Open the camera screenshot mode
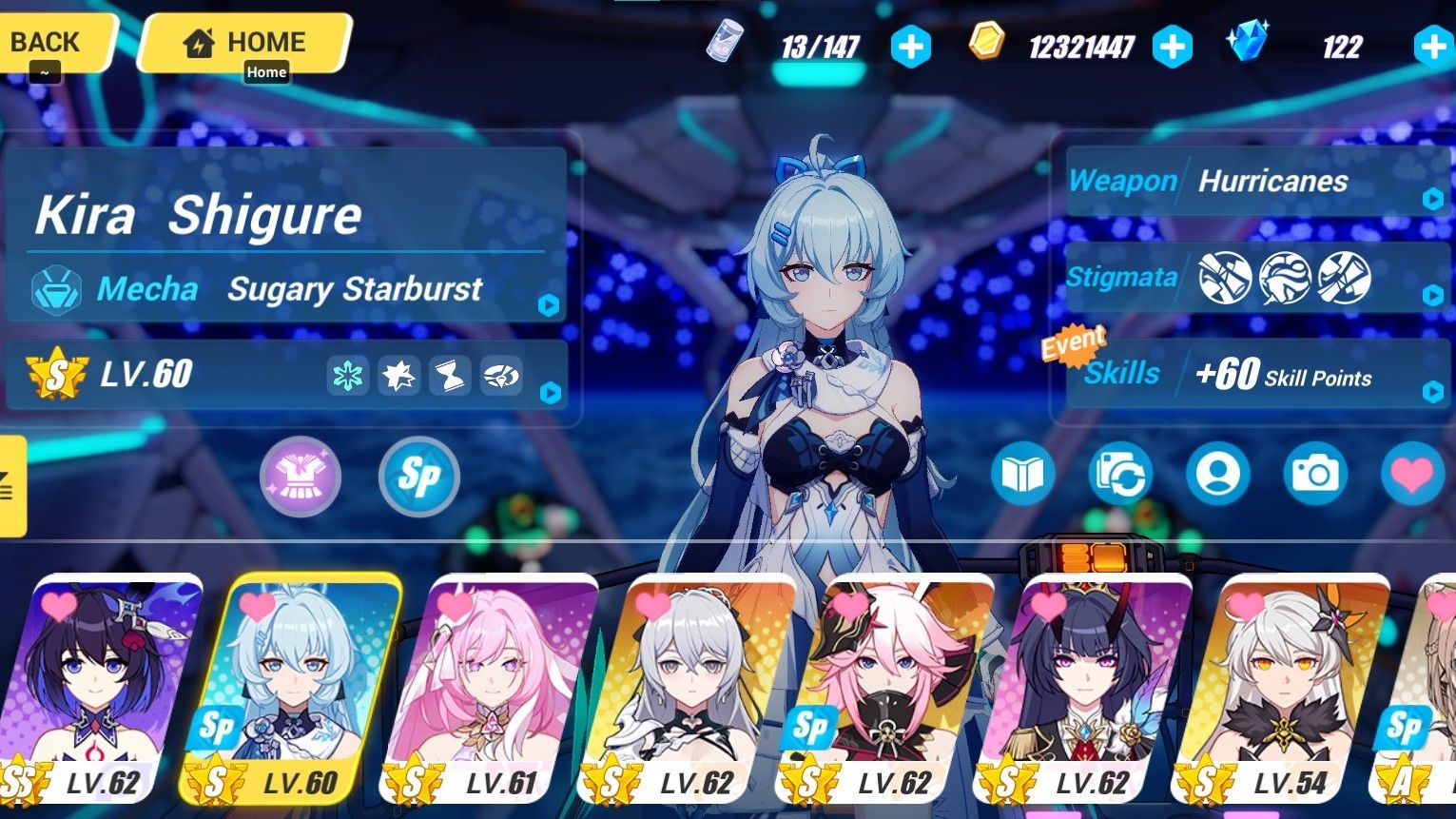The height and width of the screenshot is (819, 1456). [x=1314, y=475]
